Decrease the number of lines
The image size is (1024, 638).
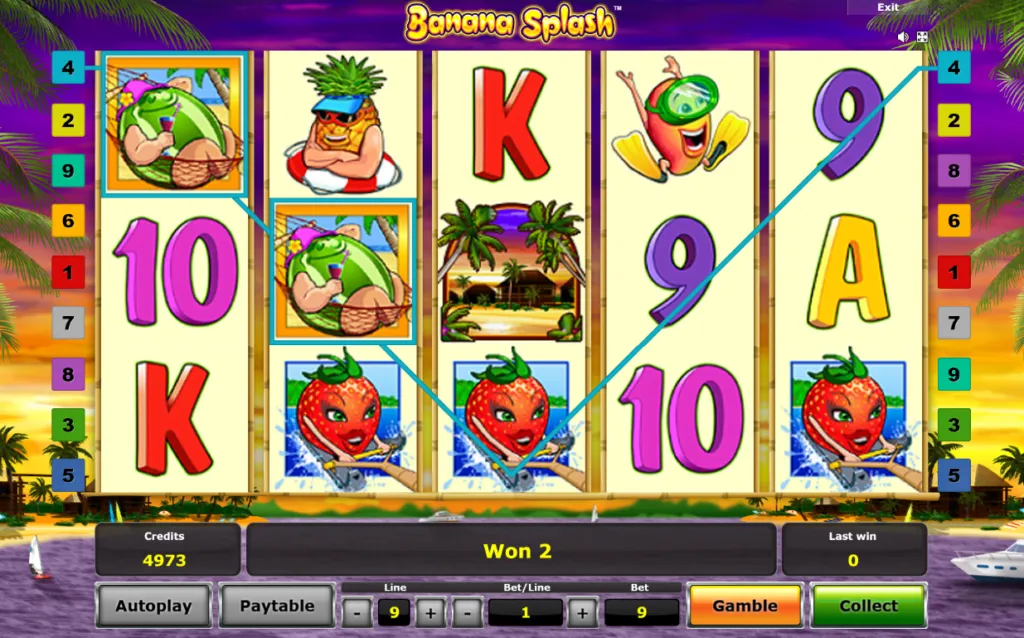tap(358, 612)
